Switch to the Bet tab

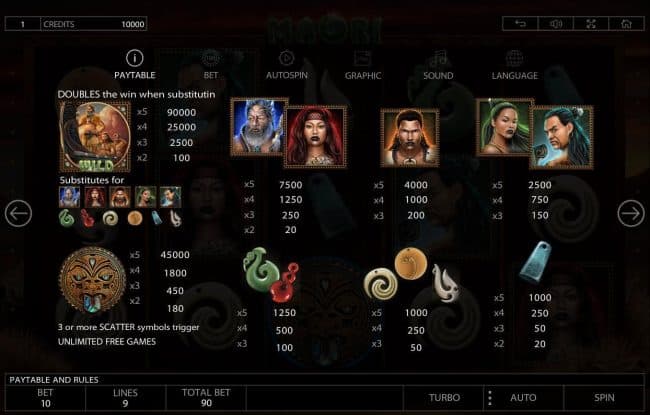tap(210, 64)
